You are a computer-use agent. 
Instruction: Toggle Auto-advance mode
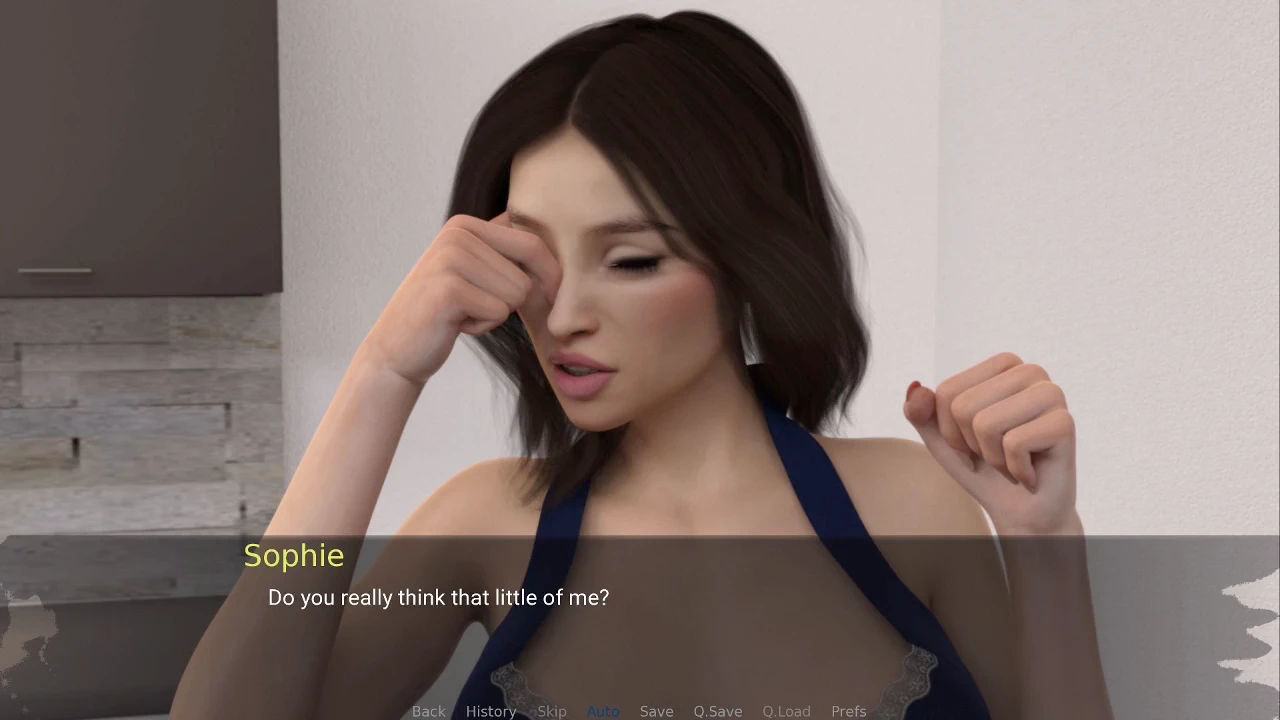603,711
